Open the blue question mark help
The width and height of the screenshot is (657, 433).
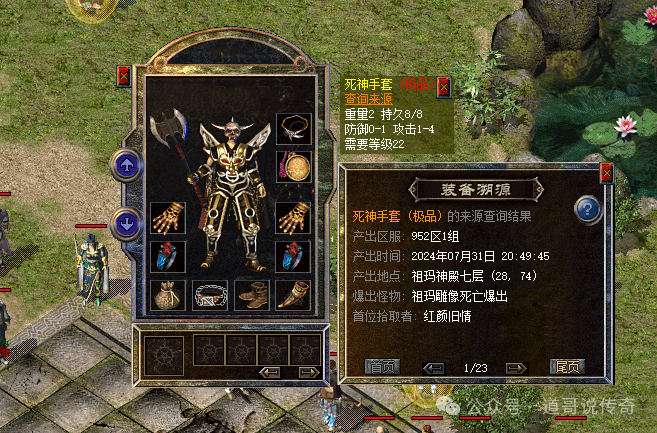[587, 210]
